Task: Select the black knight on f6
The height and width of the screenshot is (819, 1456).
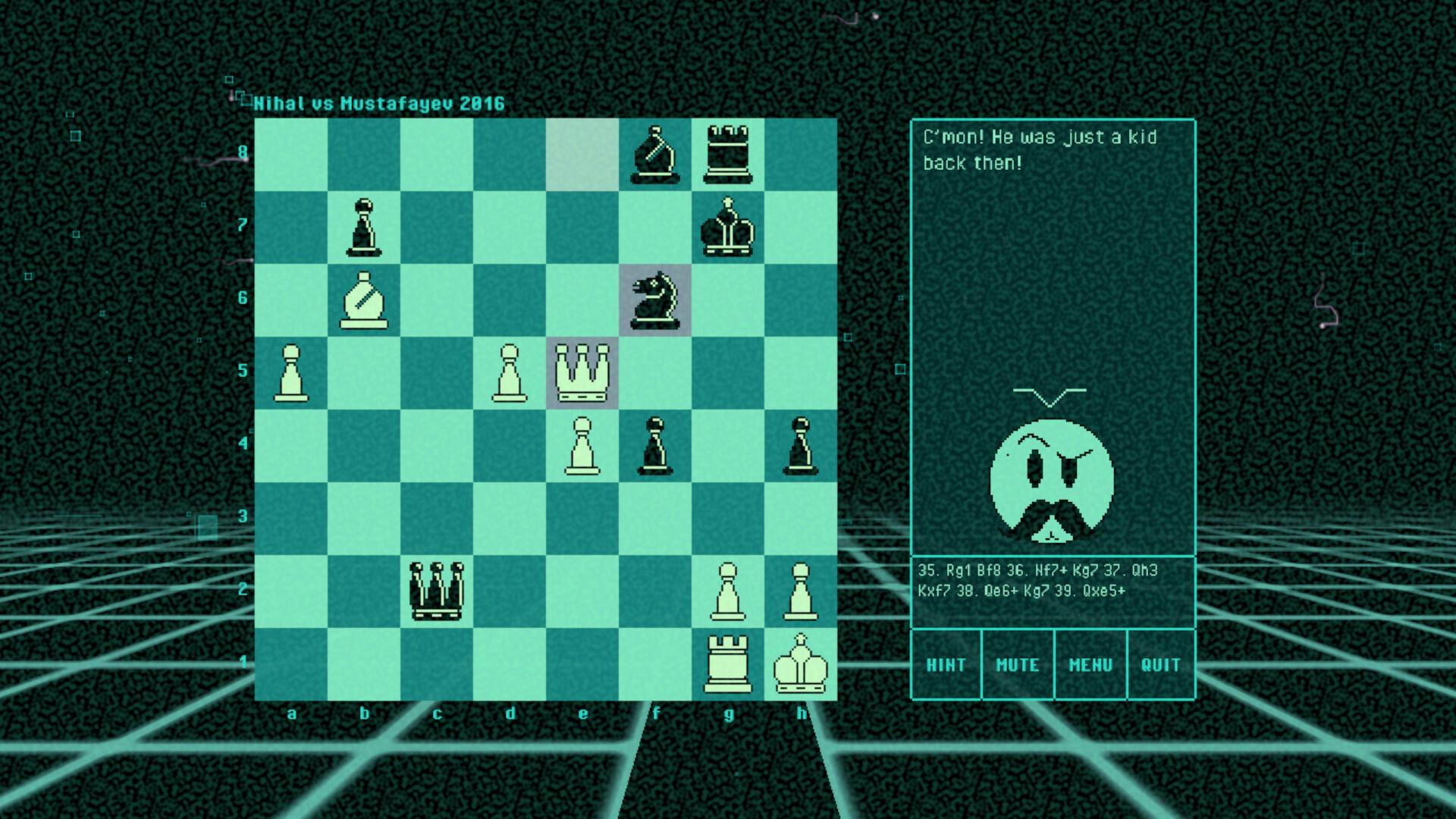Action: click(657, 299)
